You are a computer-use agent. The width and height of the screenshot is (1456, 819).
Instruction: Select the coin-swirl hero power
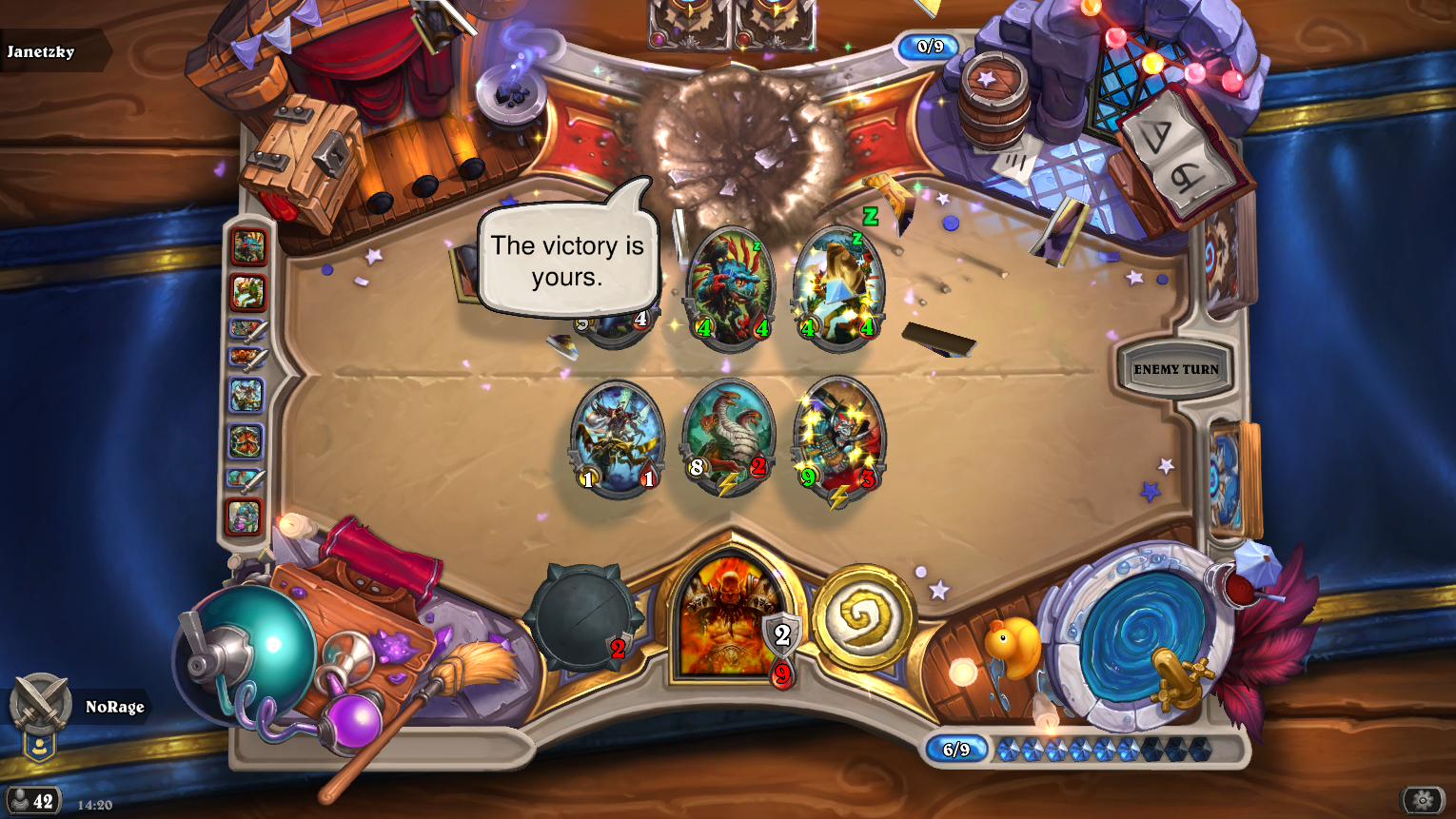click(x=862, y=616)
